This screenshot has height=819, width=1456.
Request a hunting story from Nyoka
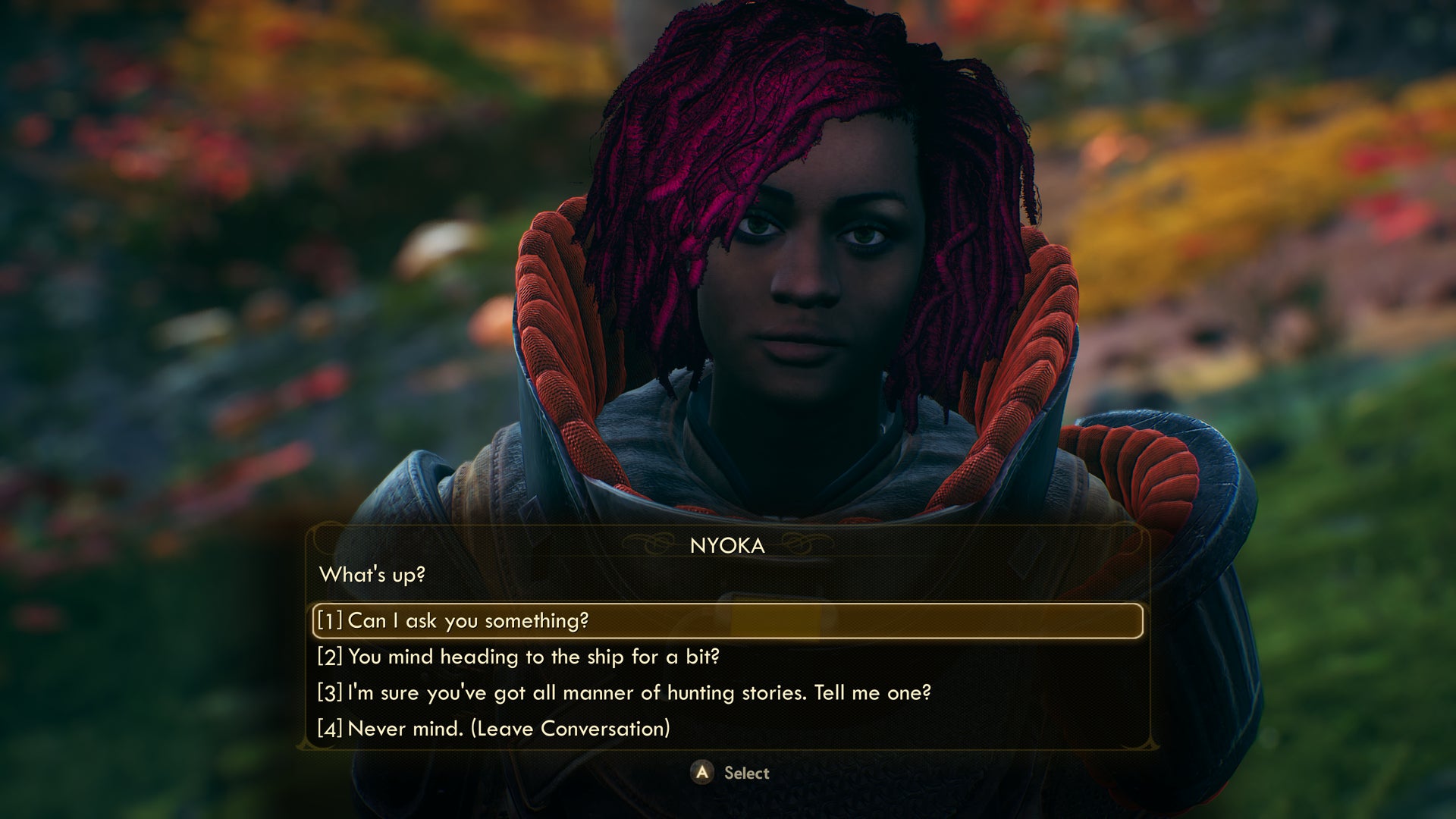tap(624, 693)
